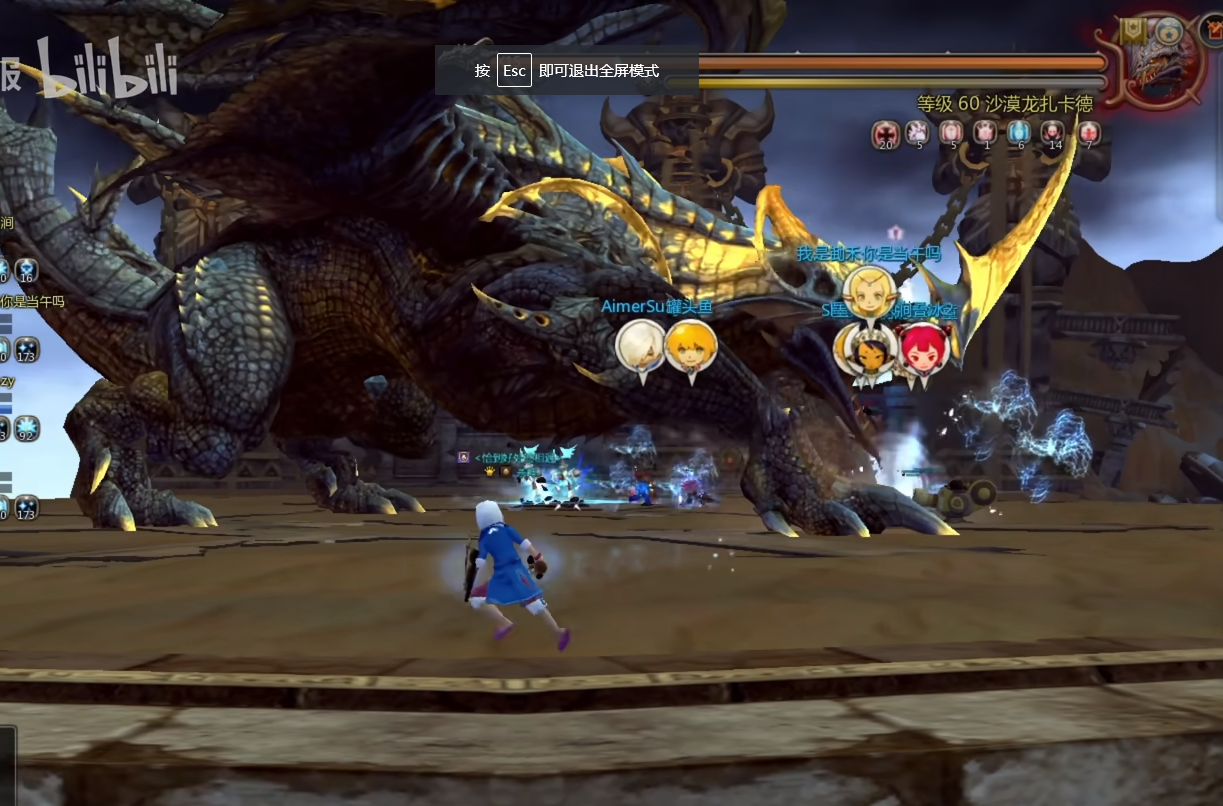Click the gold banner icon on boss frame
This screenshot has width=1223, height=806.
point(1133,31)
